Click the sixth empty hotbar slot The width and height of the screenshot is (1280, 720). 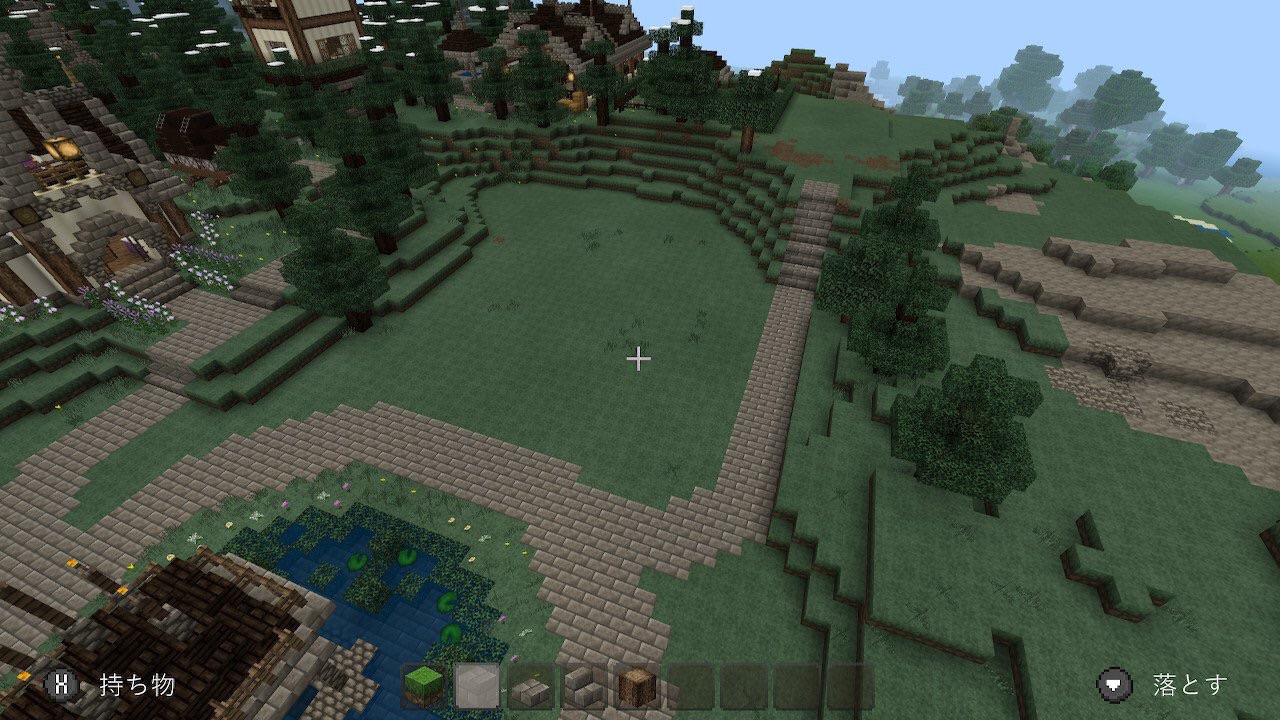coord(691,687)
